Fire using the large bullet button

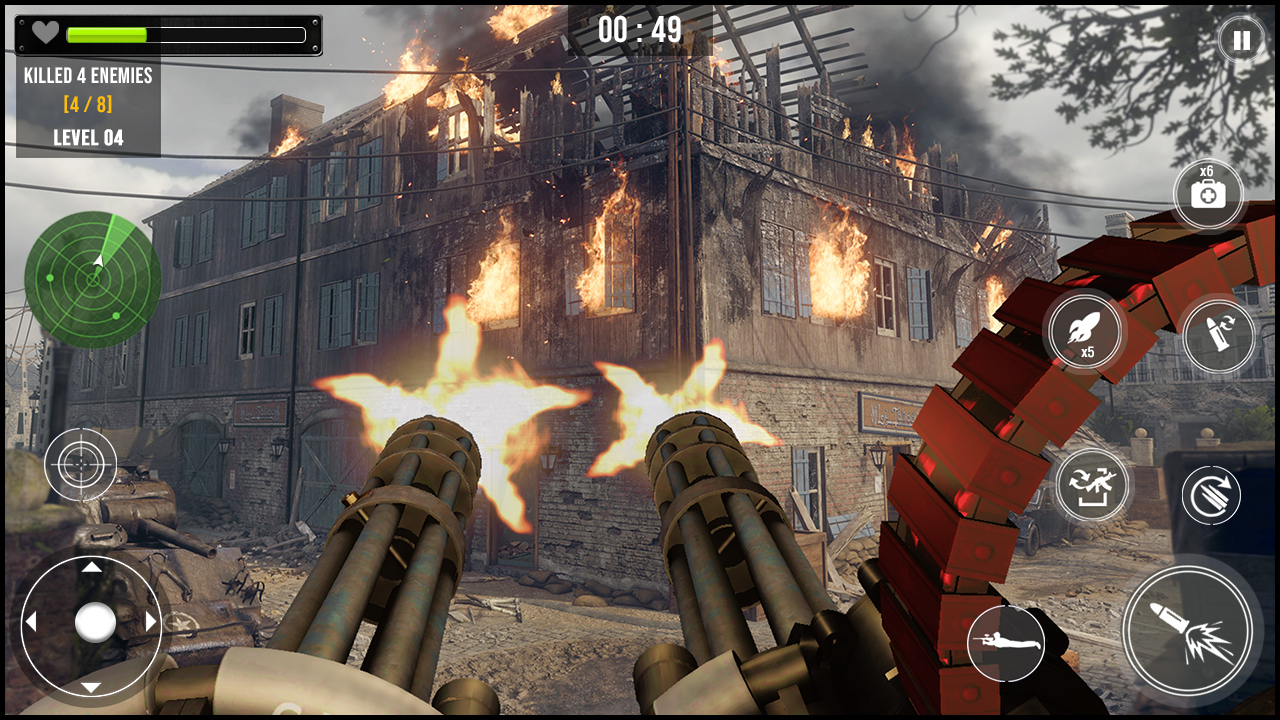1190,629
